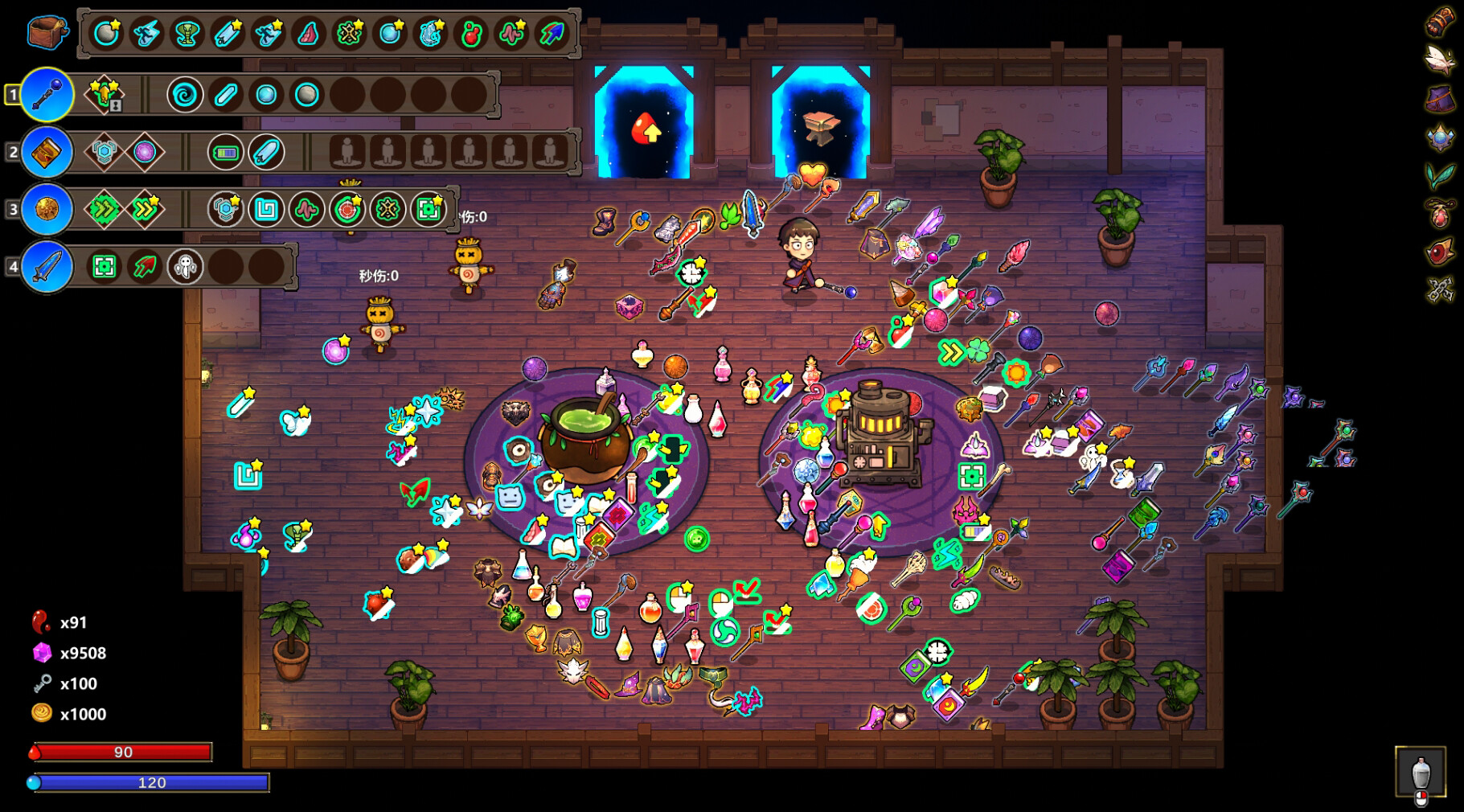Open the brown inventory bag icon
Image resolution: width=1464 pixels, height=812 pixels.
(x=46, y=34)
